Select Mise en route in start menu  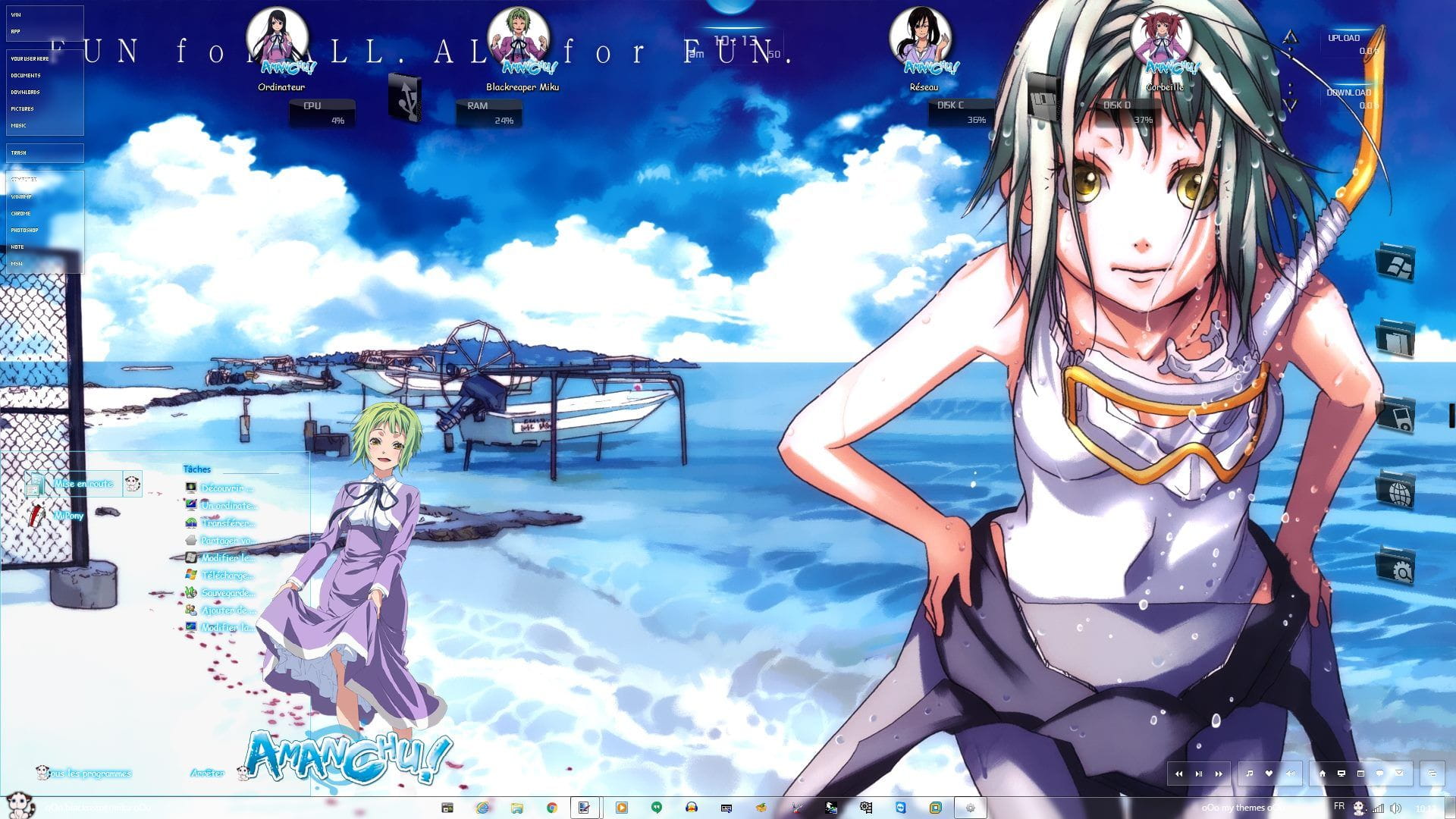coord(83,484)
